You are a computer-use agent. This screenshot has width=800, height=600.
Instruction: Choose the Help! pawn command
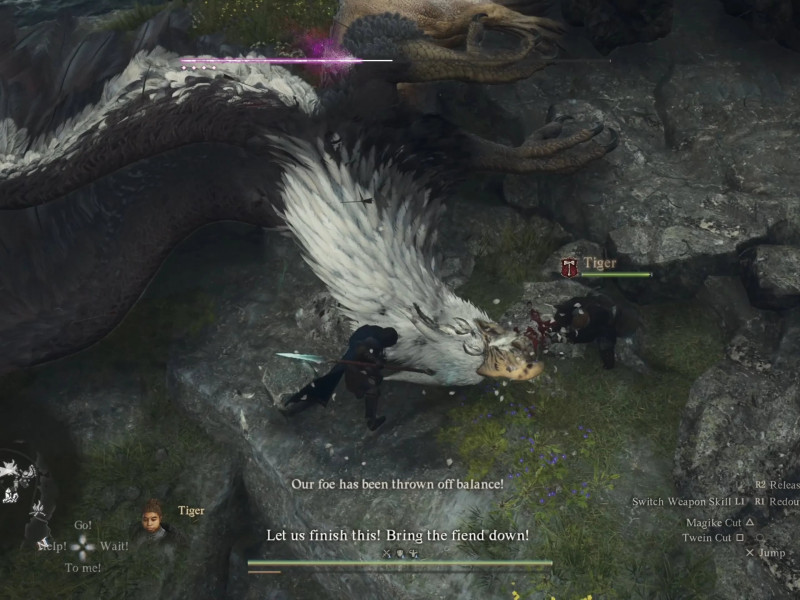52,546
